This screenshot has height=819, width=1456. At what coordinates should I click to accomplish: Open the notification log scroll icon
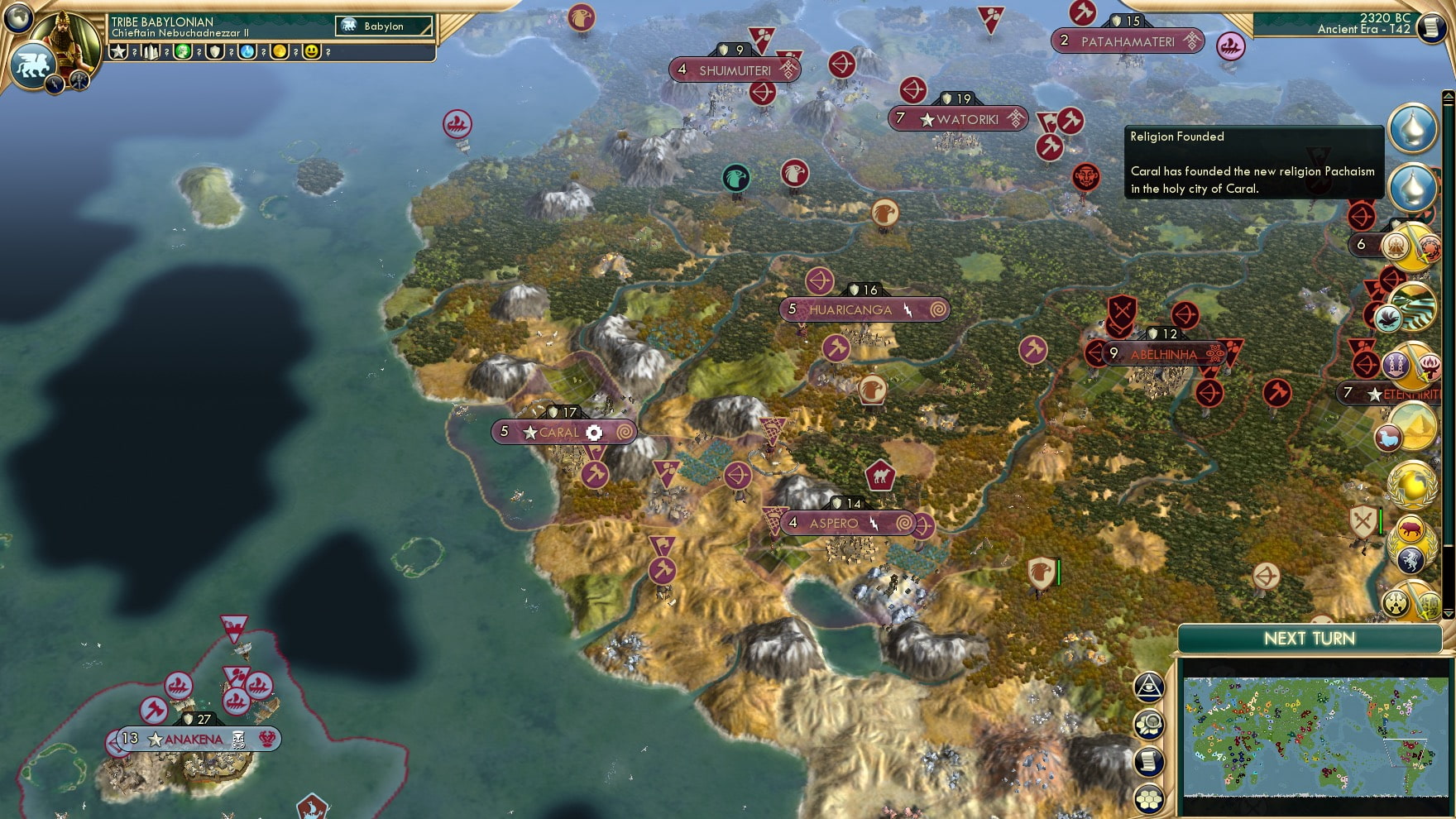[x=1150, y=762]
